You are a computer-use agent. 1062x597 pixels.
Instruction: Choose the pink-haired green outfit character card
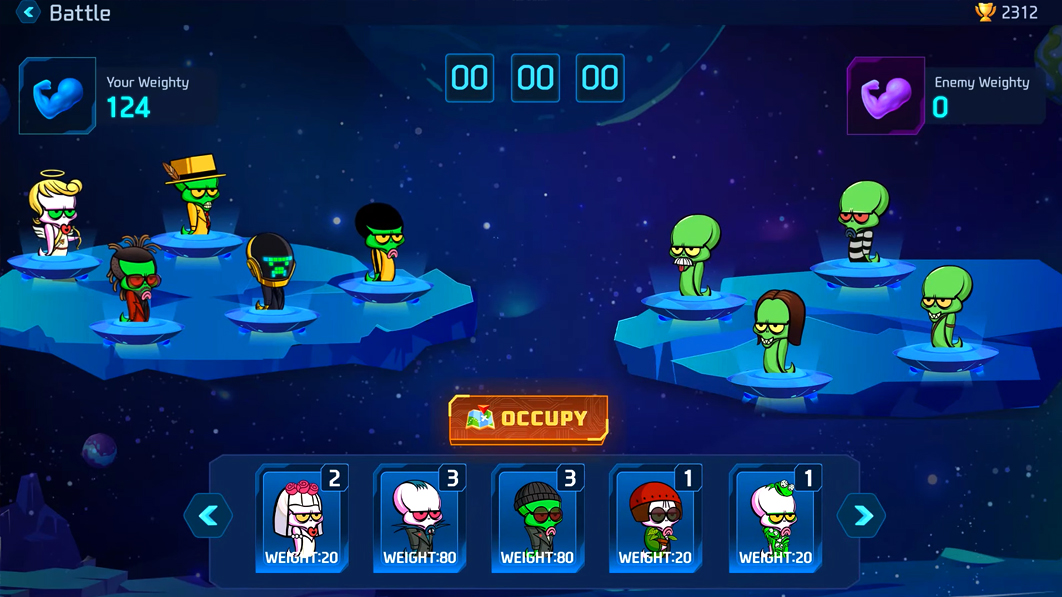[x=775, y=520]
